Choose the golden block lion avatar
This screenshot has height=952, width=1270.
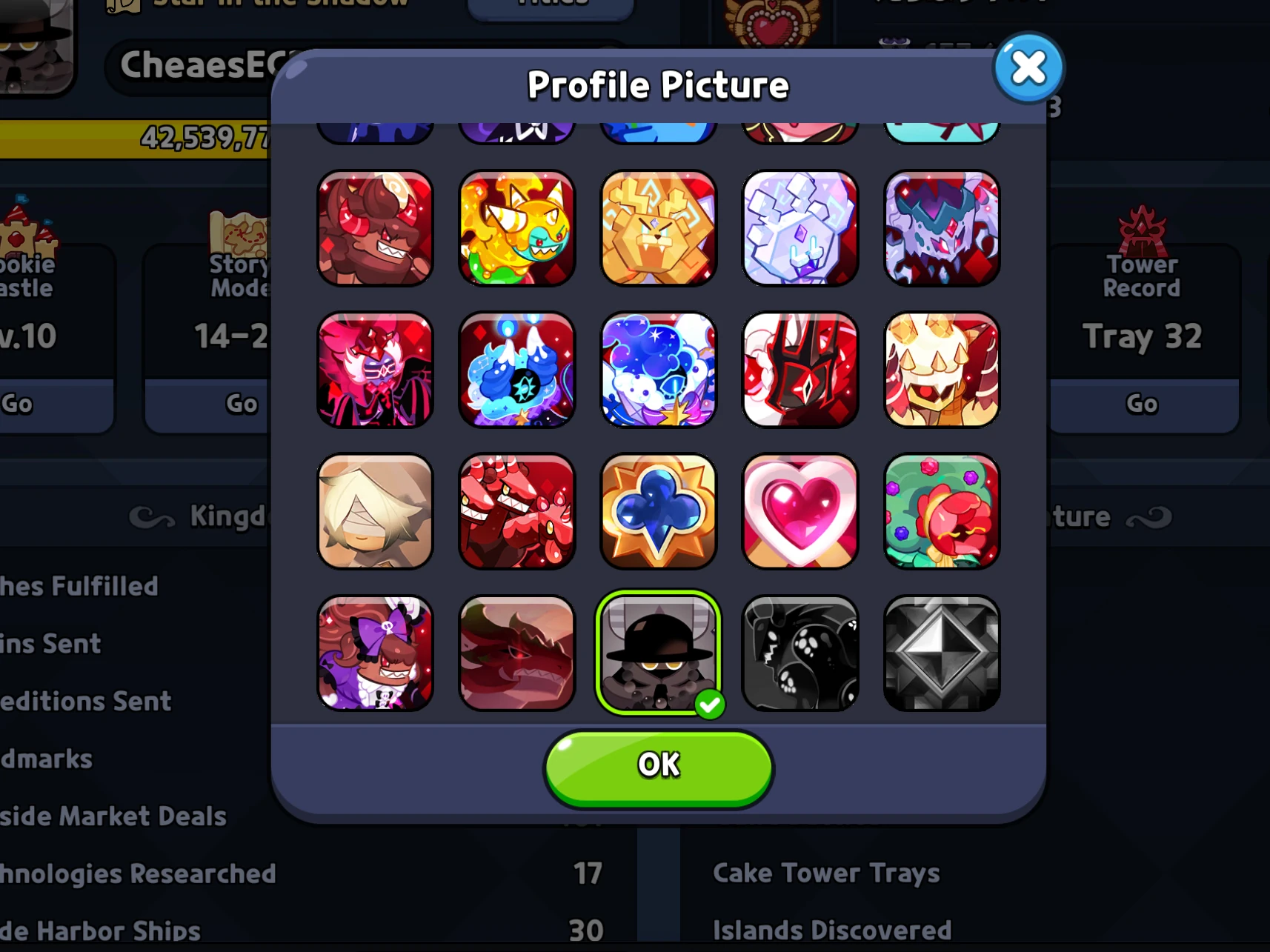(x=658, y=228)
